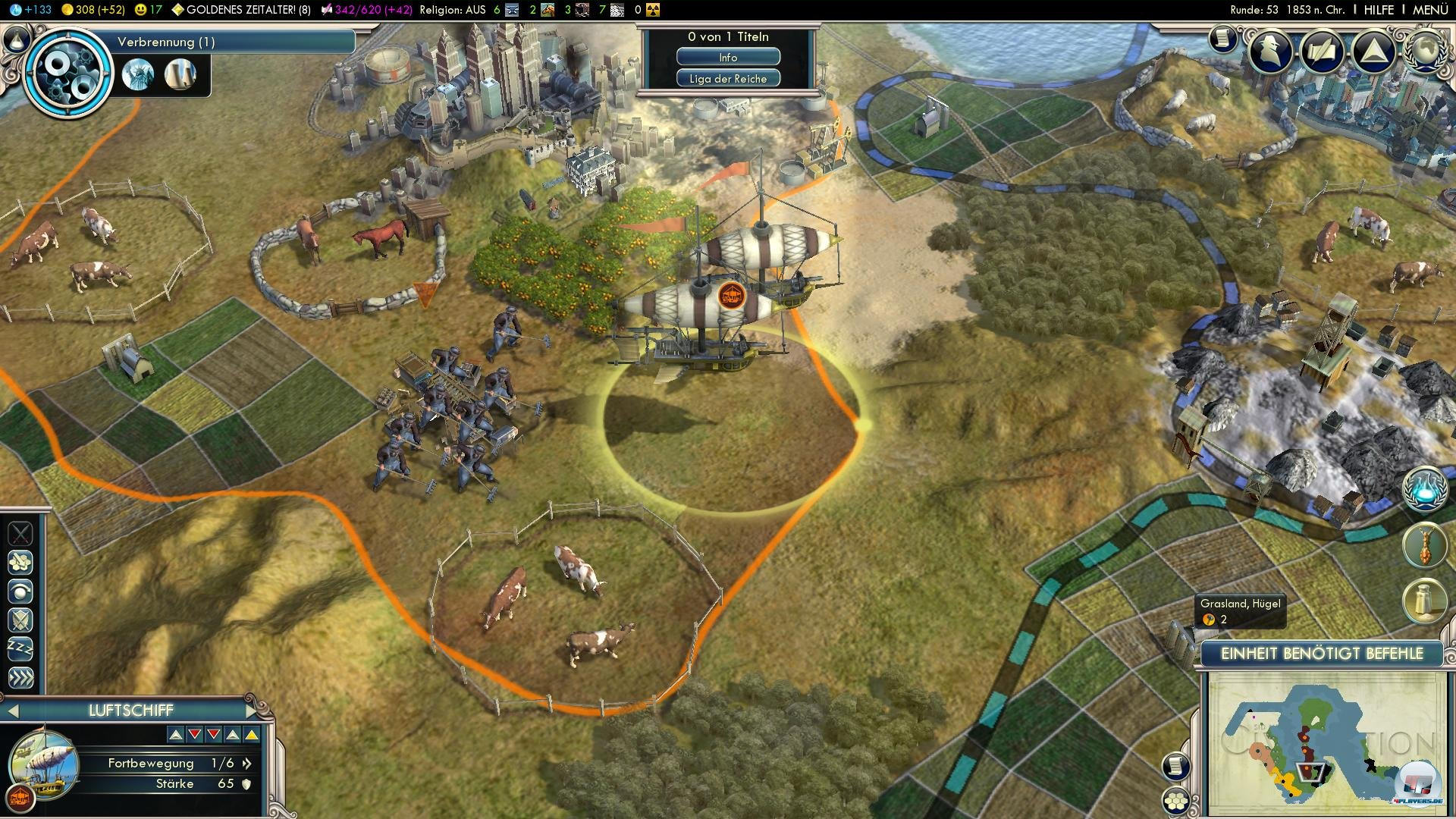The width and height of the screenshot is (1456, 819).
Task: Open the research gear icon for Verbrennung
Action: coord(68,72)
